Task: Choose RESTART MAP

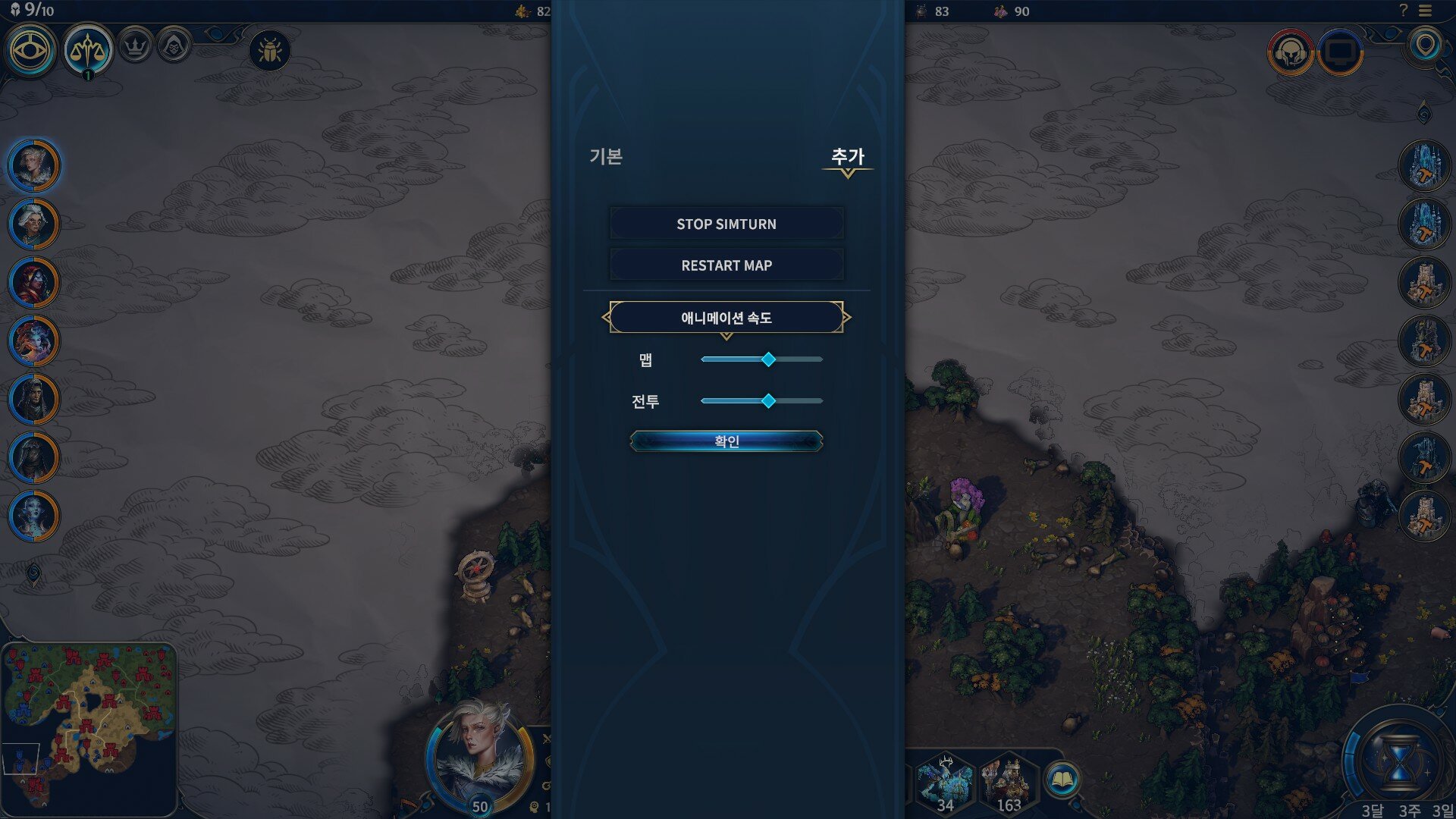Action: [x=726, y=265]
